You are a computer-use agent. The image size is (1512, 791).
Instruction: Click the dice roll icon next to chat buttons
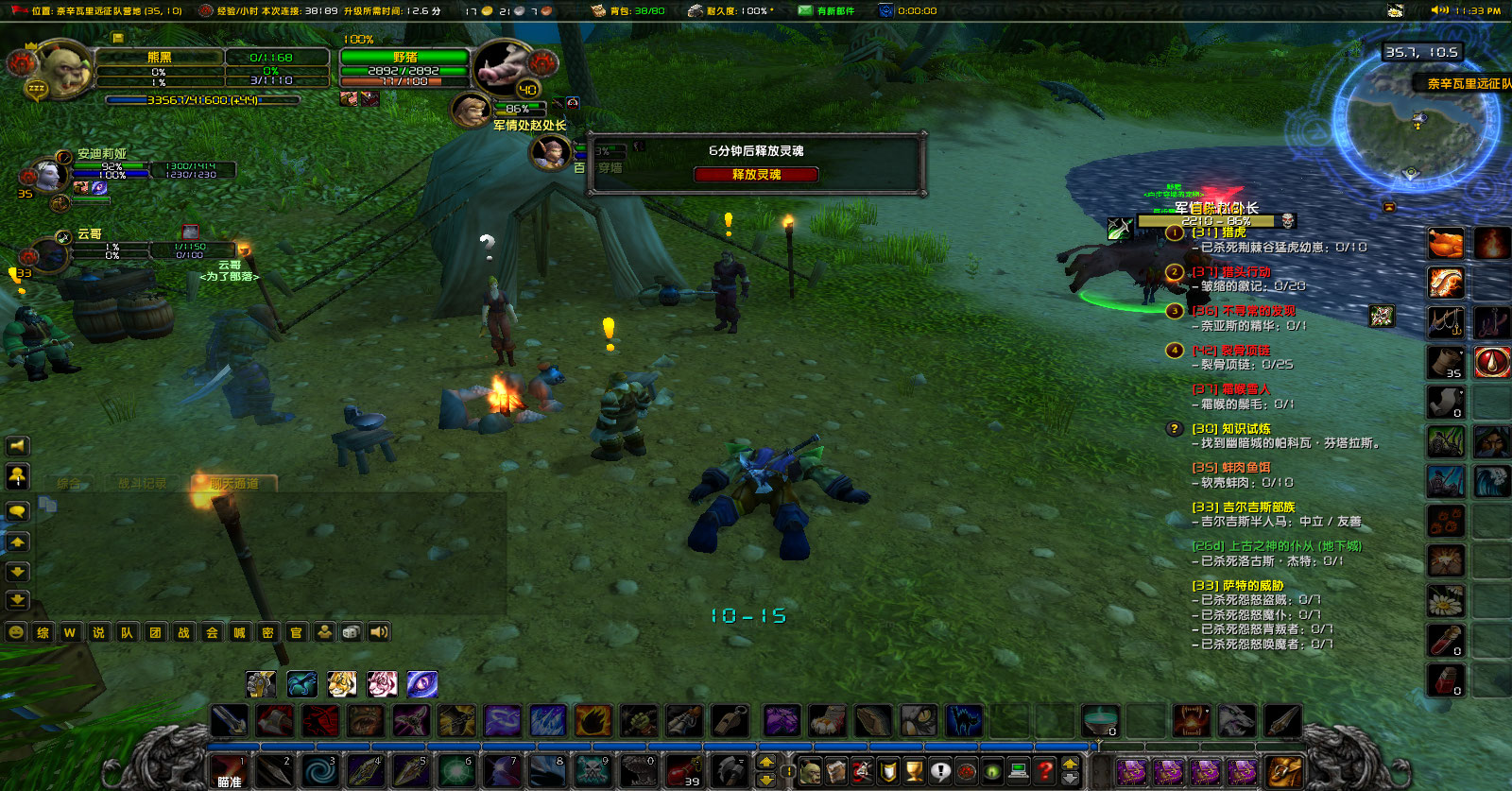(349, 633)
